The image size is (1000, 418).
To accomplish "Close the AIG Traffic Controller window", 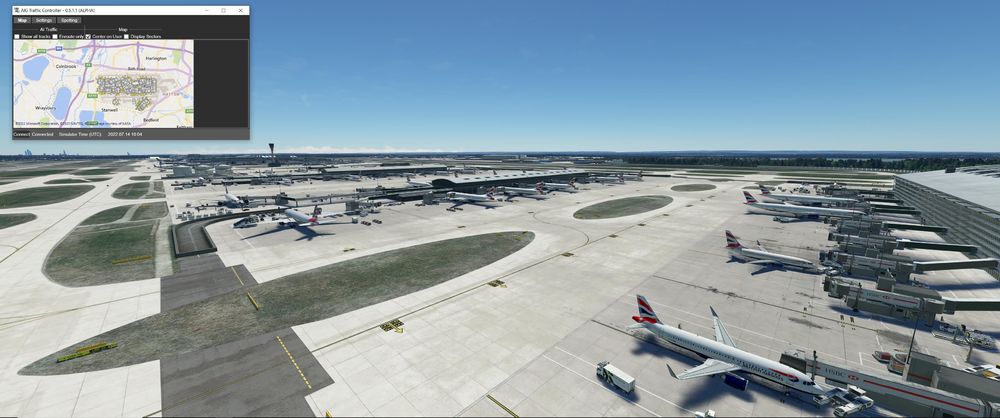I will (x=240, y=10).
